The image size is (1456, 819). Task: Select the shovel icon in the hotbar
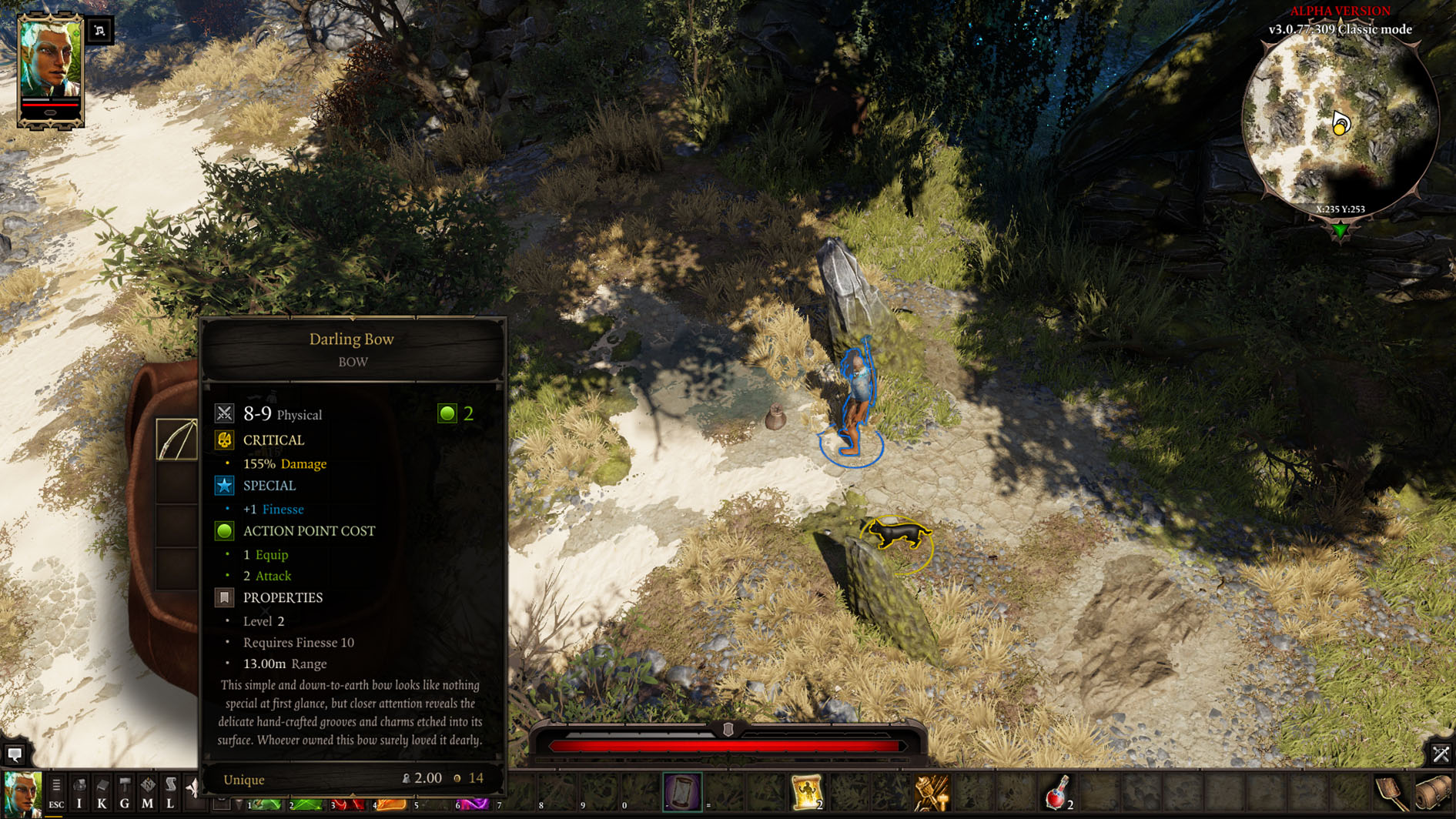click(x=1391, y=794)
